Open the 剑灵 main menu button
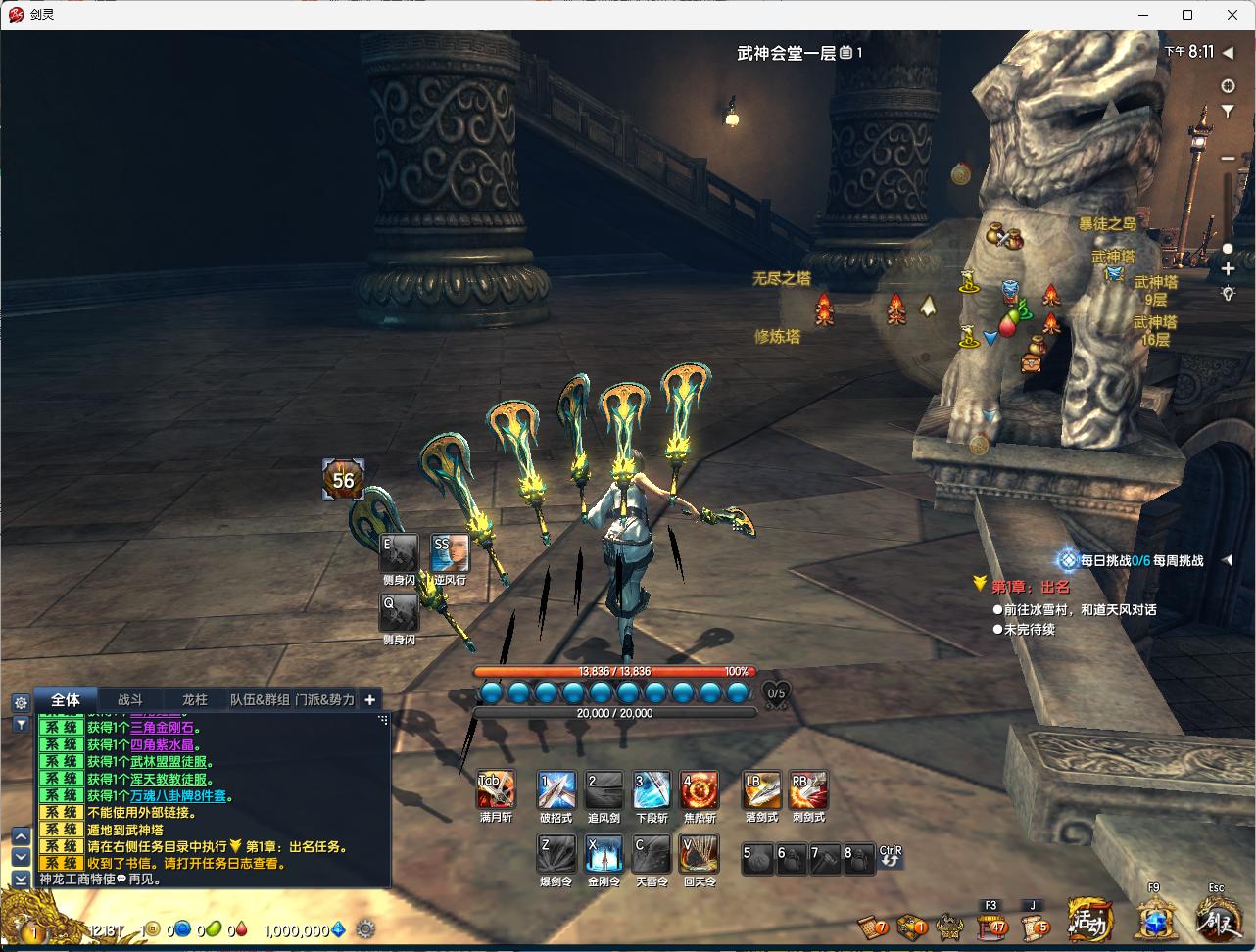Viewport: 1256px width, 952px height. 1217,921
